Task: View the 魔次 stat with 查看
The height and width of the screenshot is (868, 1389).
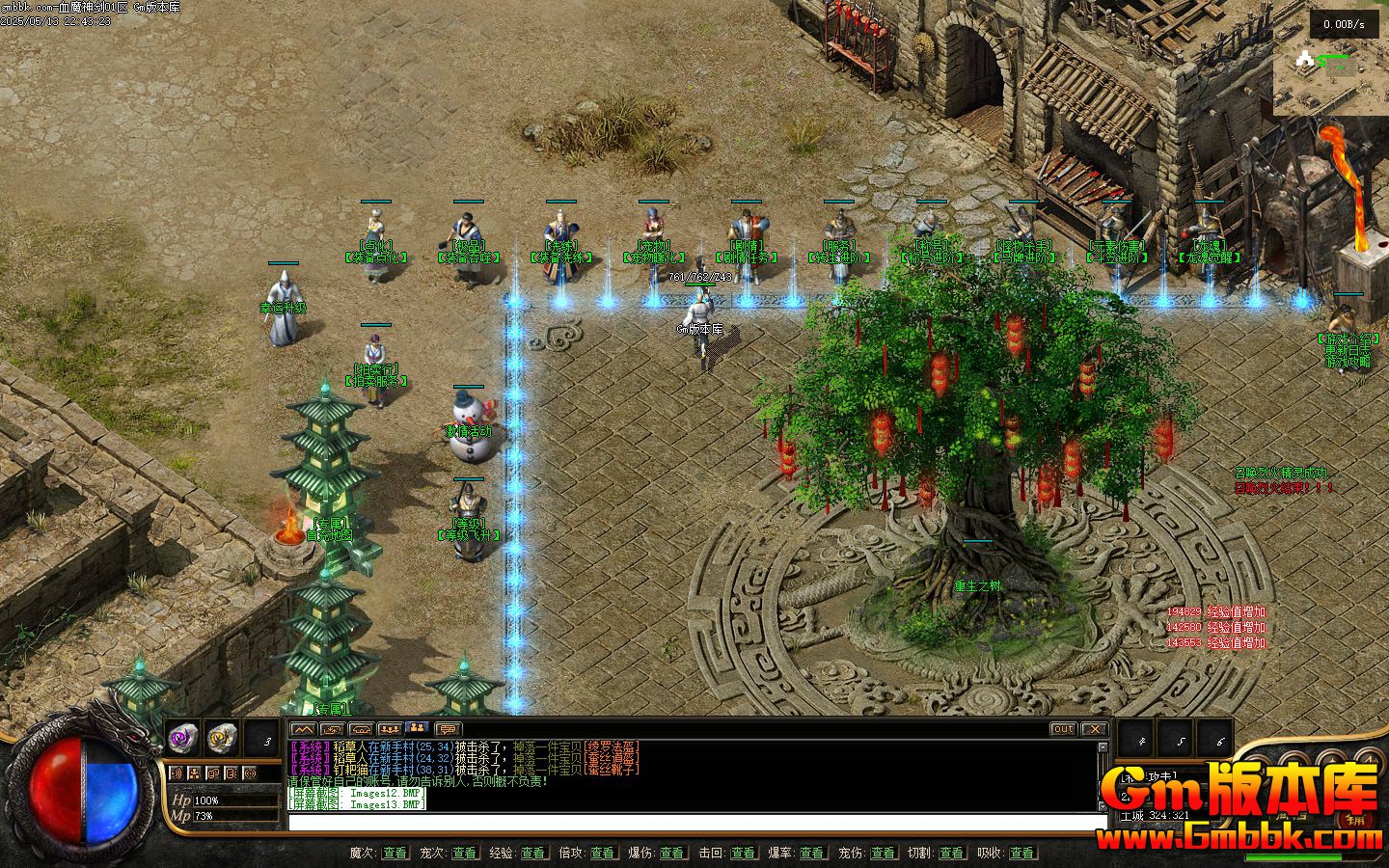Action: [x=395, y=854]
